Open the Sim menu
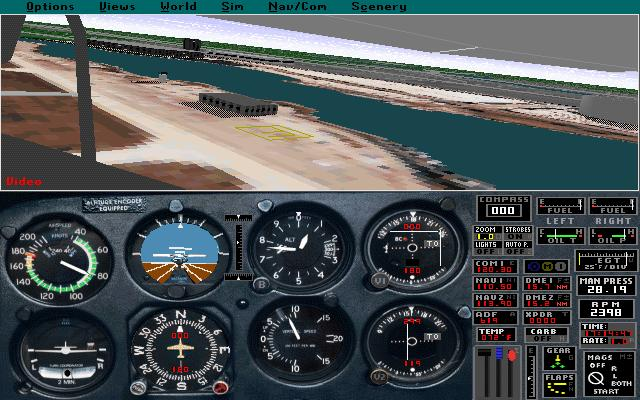 point(232,6)
